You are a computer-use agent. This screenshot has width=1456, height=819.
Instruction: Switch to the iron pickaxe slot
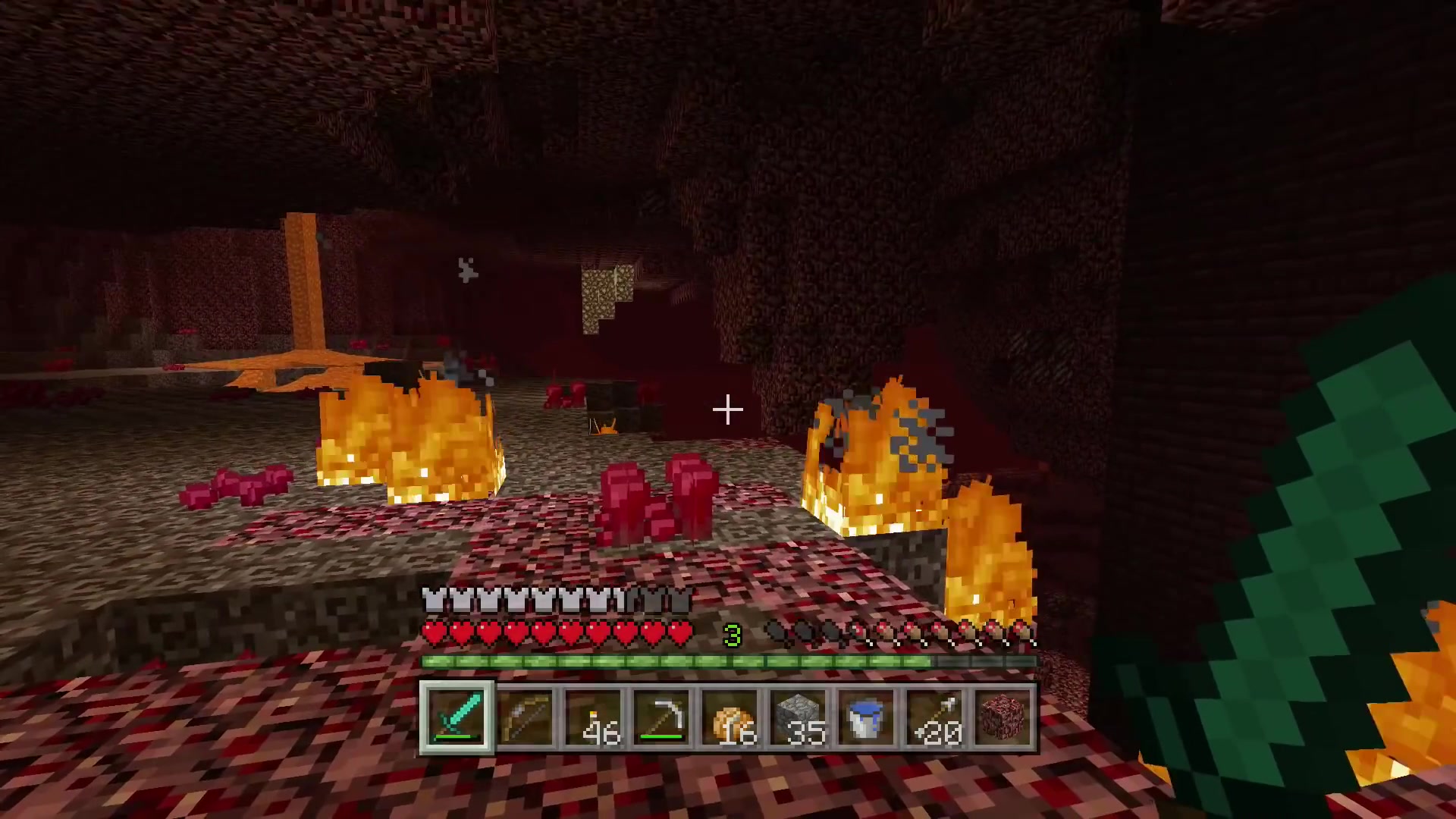[x=661, y=717]
